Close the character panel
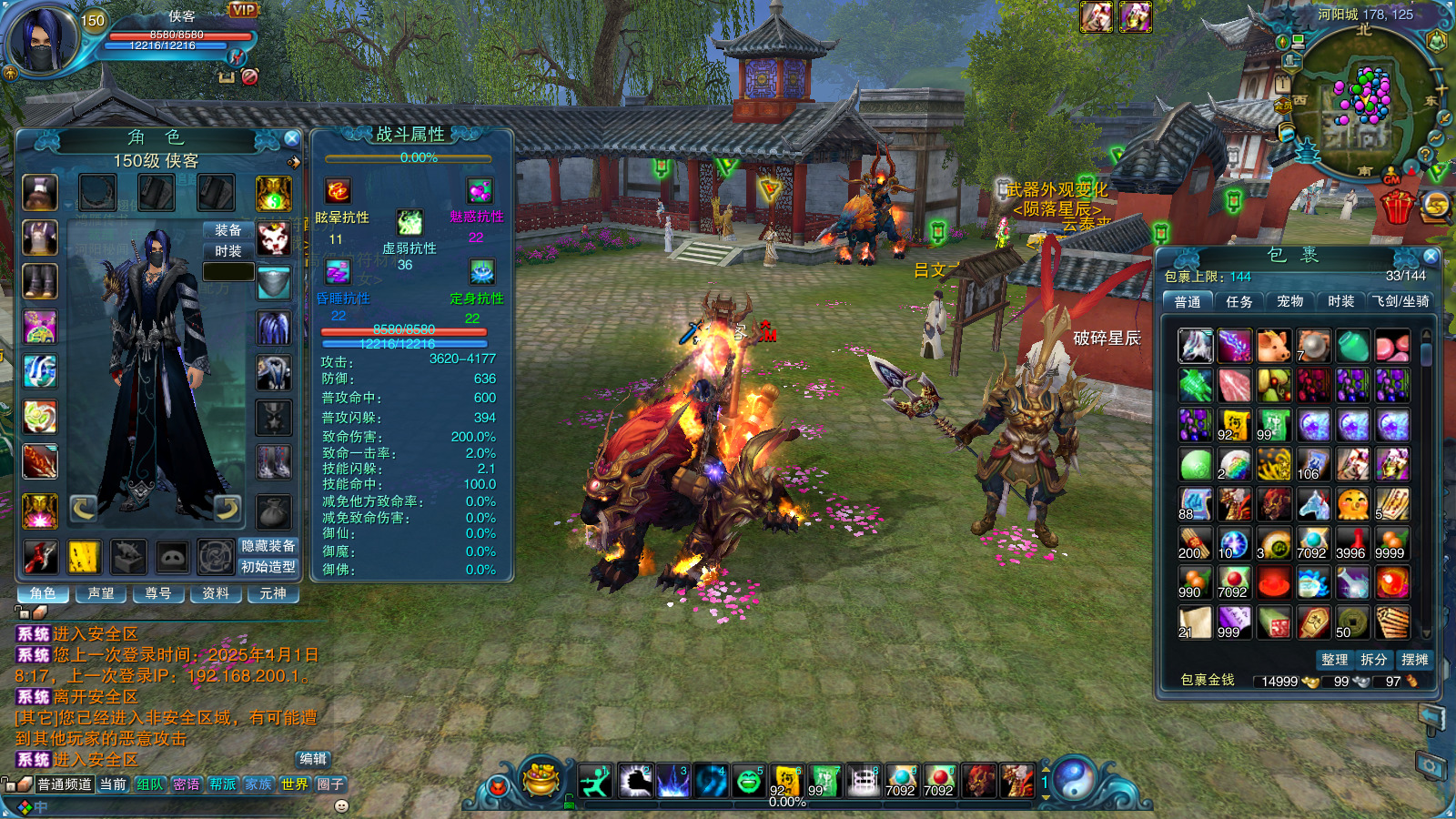This screenshot has height=819, width=1456. tap(291, 138)
